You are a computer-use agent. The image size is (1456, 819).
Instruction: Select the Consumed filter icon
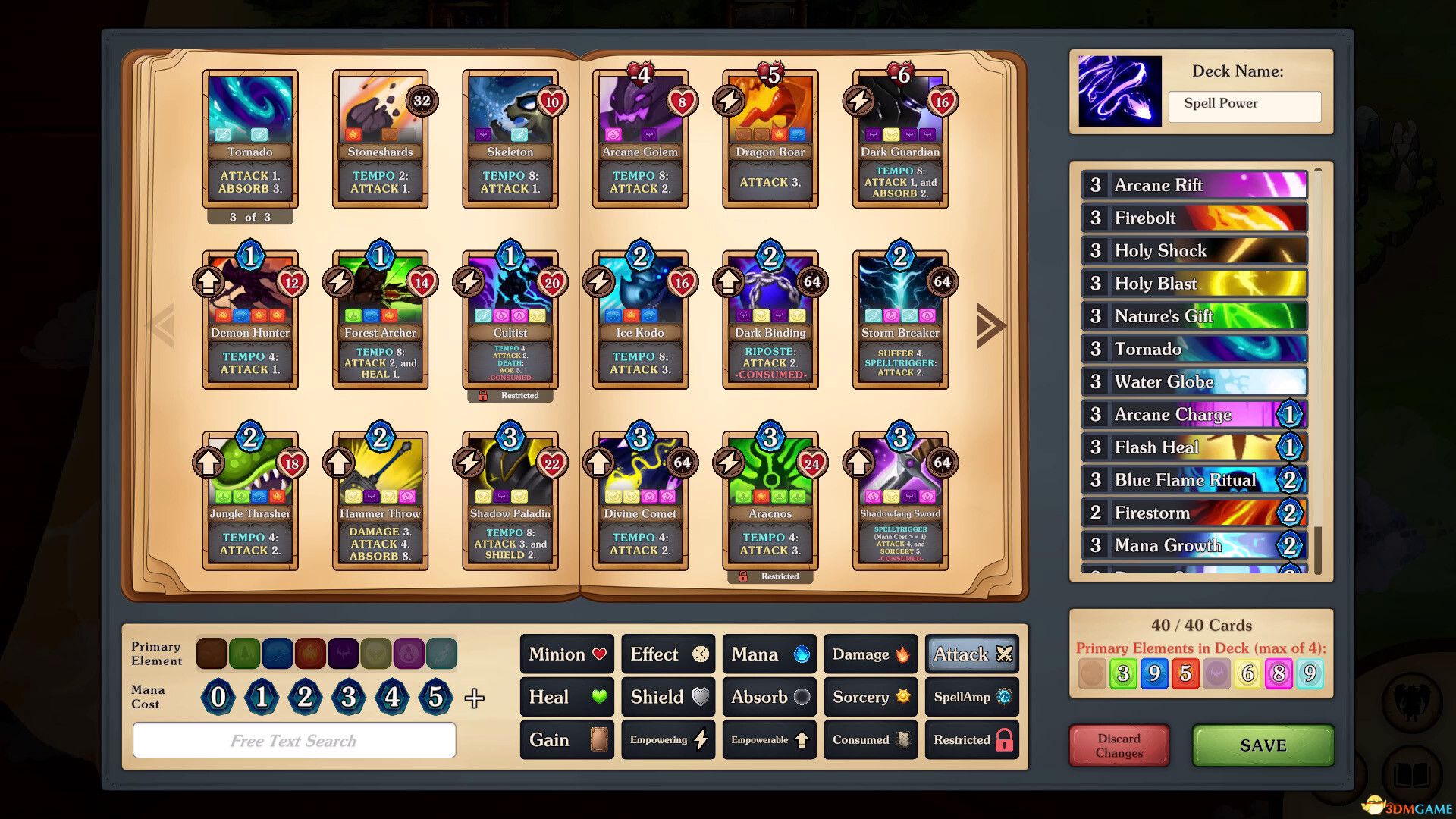(x=870, y=739)
